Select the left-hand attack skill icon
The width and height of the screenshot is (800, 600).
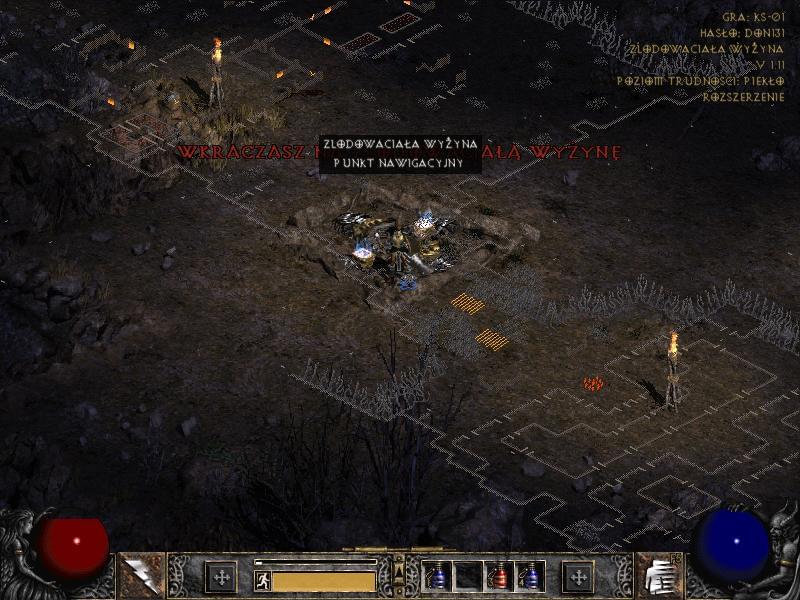tap(140, 573)
